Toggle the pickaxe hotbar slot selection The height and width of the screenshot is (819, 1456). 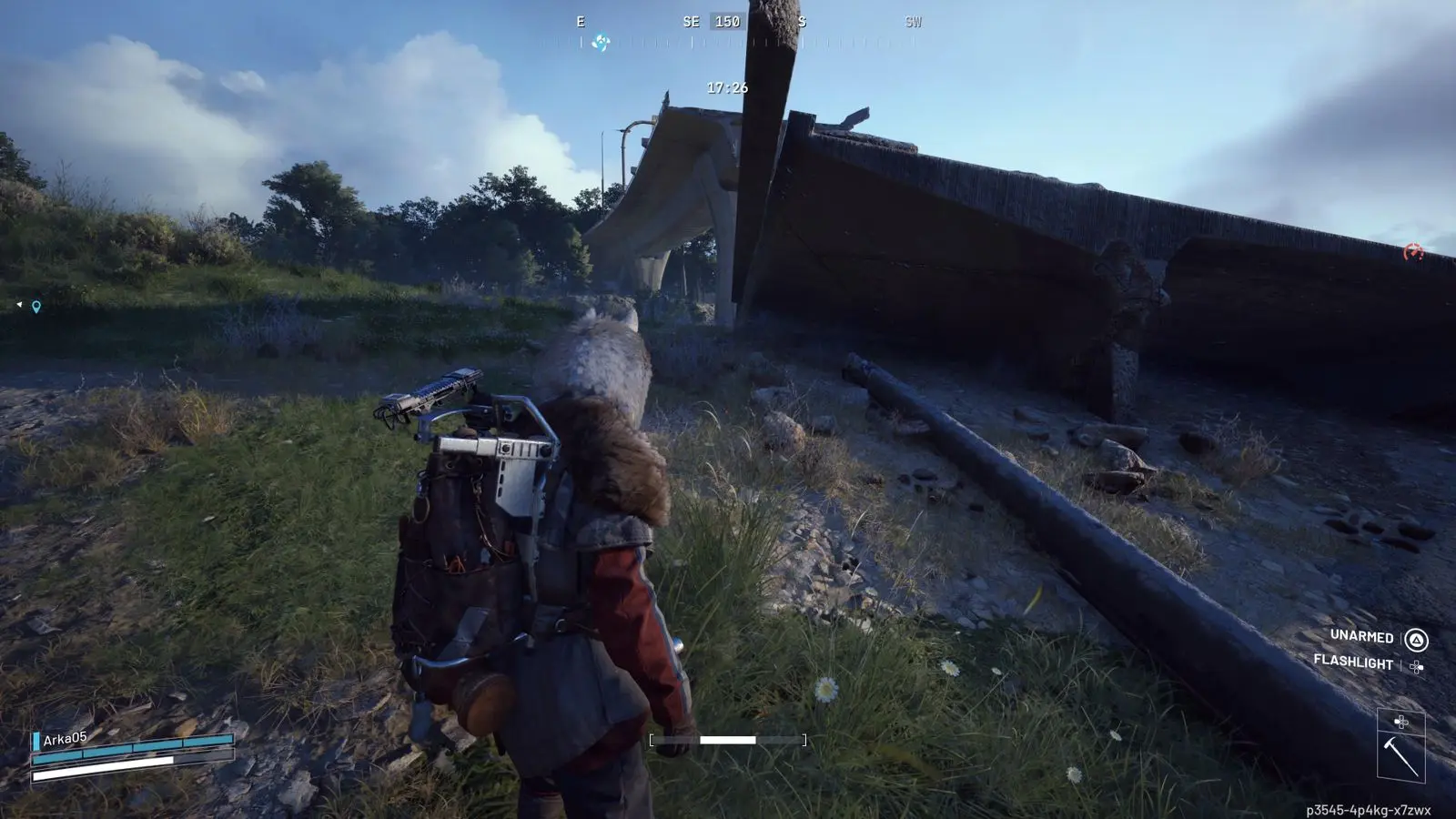coord(1403,752)
